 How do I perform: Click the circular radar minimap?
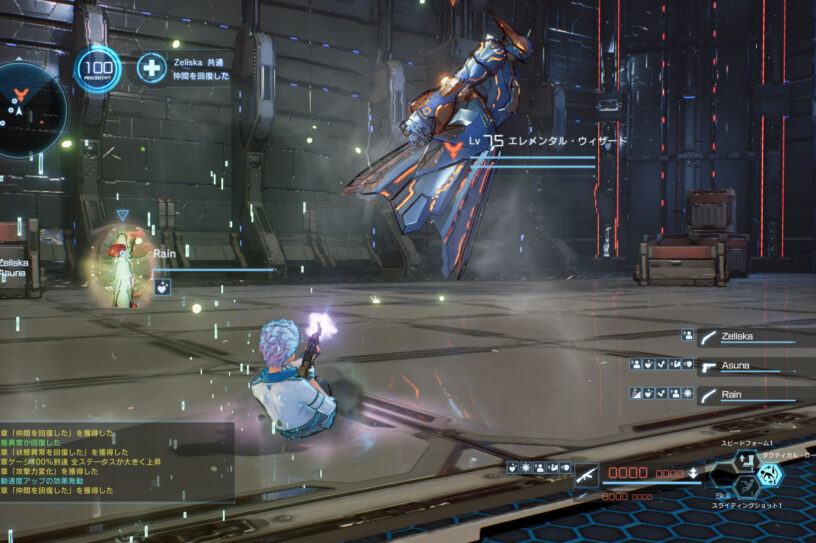[28, 108]
